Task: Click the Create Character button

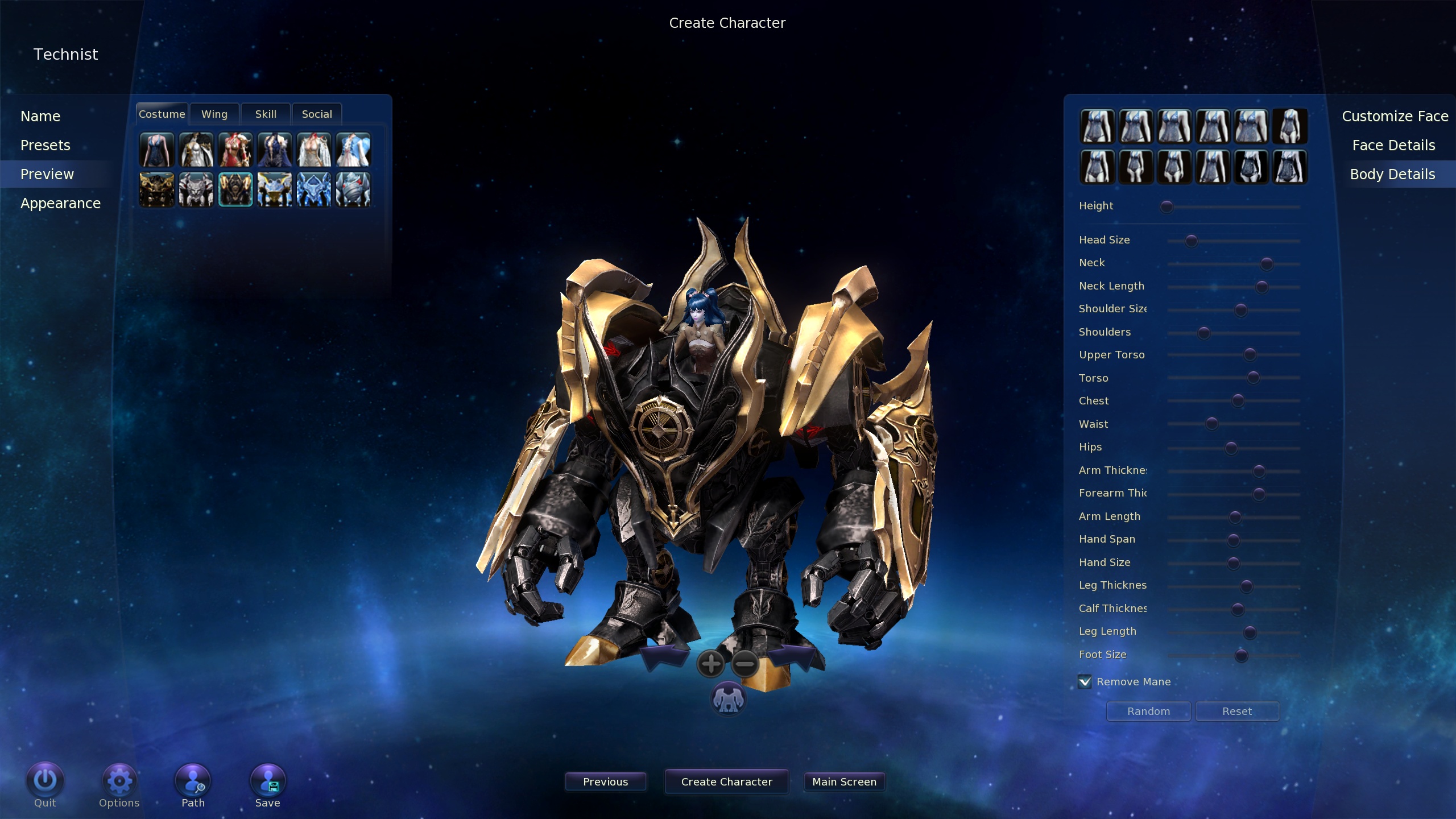Action: (x=726, y=782)
